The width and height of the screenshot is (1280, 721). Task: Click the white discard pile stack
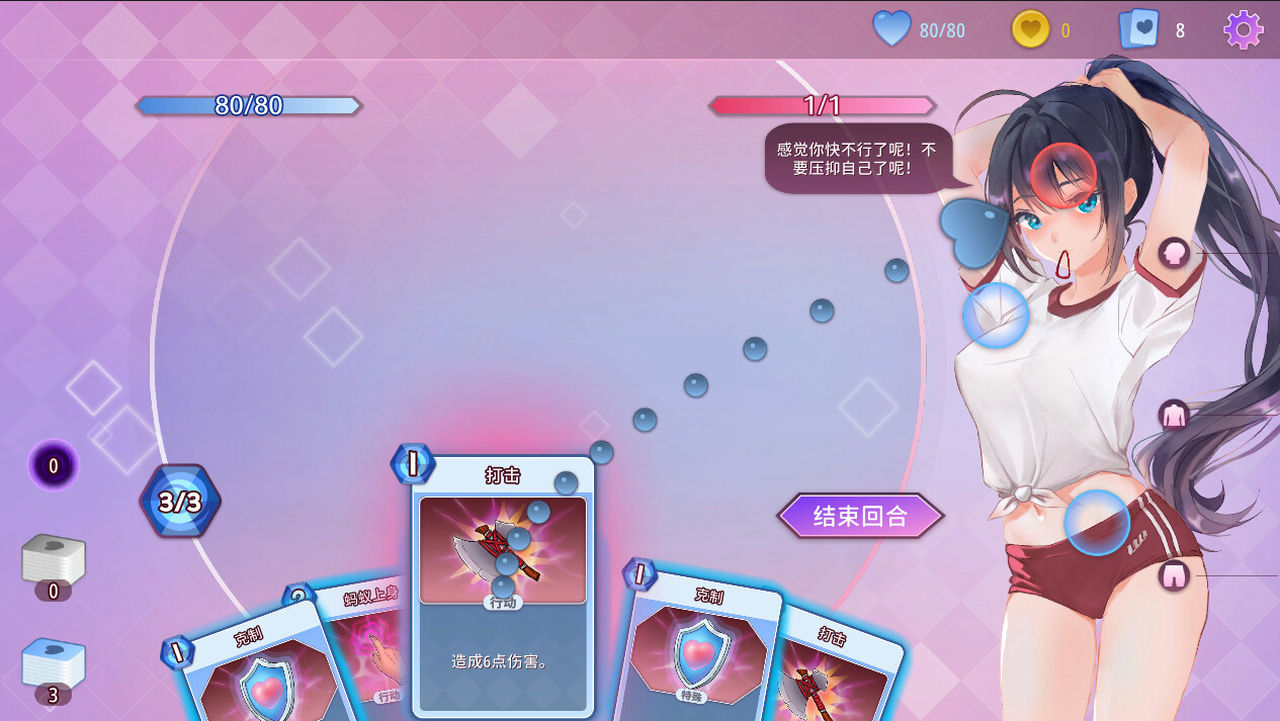(55, 555)
